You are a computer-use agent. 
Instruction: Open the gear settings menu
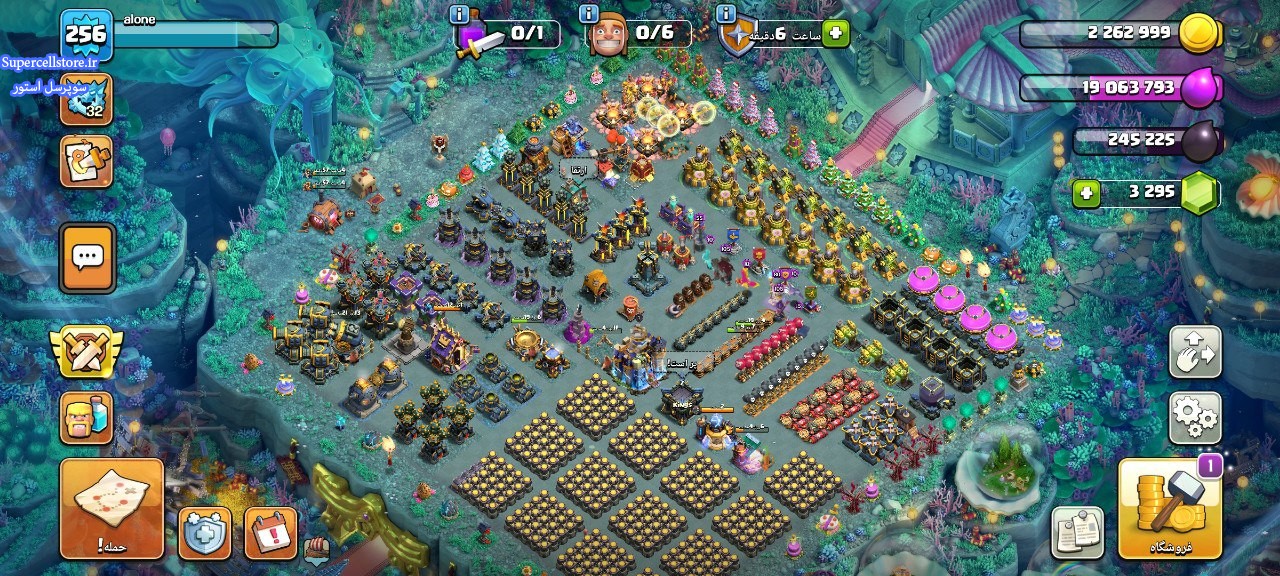(x=1195, y=417)
